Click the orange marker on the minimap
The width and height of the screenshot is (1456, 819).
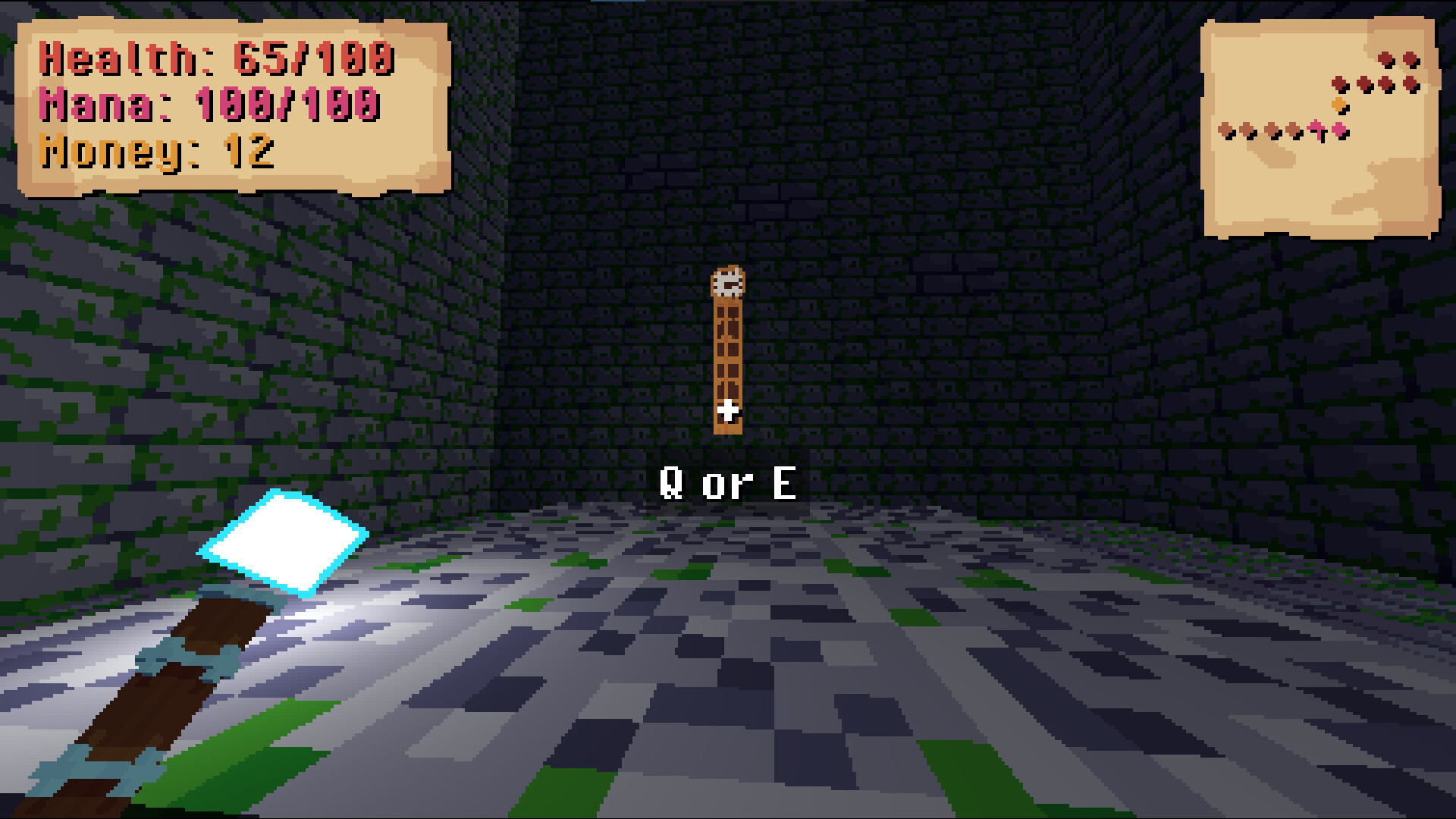click(1339, 104)
